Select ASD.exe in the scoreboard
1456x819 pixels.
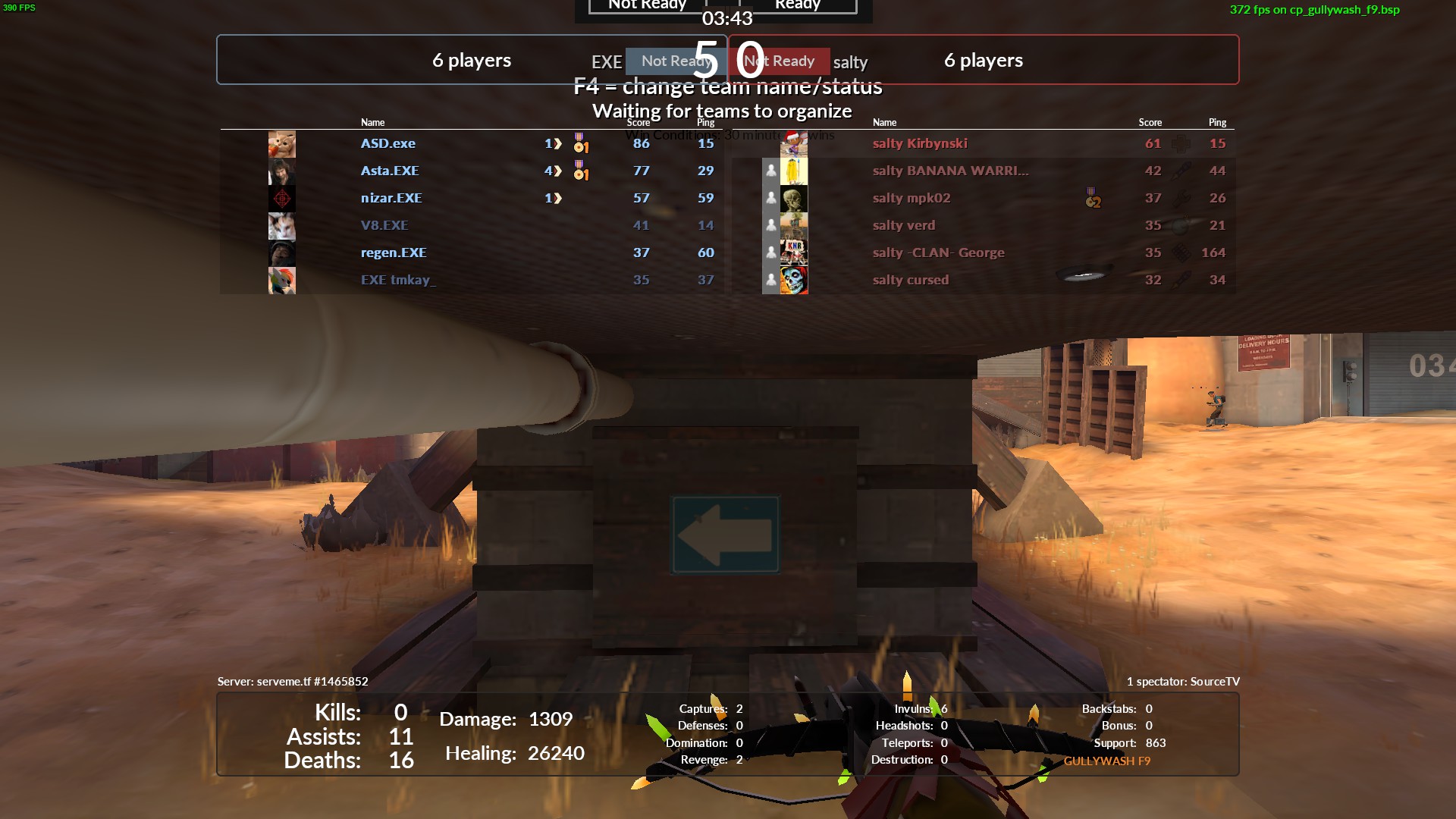[x=388, y=143]
